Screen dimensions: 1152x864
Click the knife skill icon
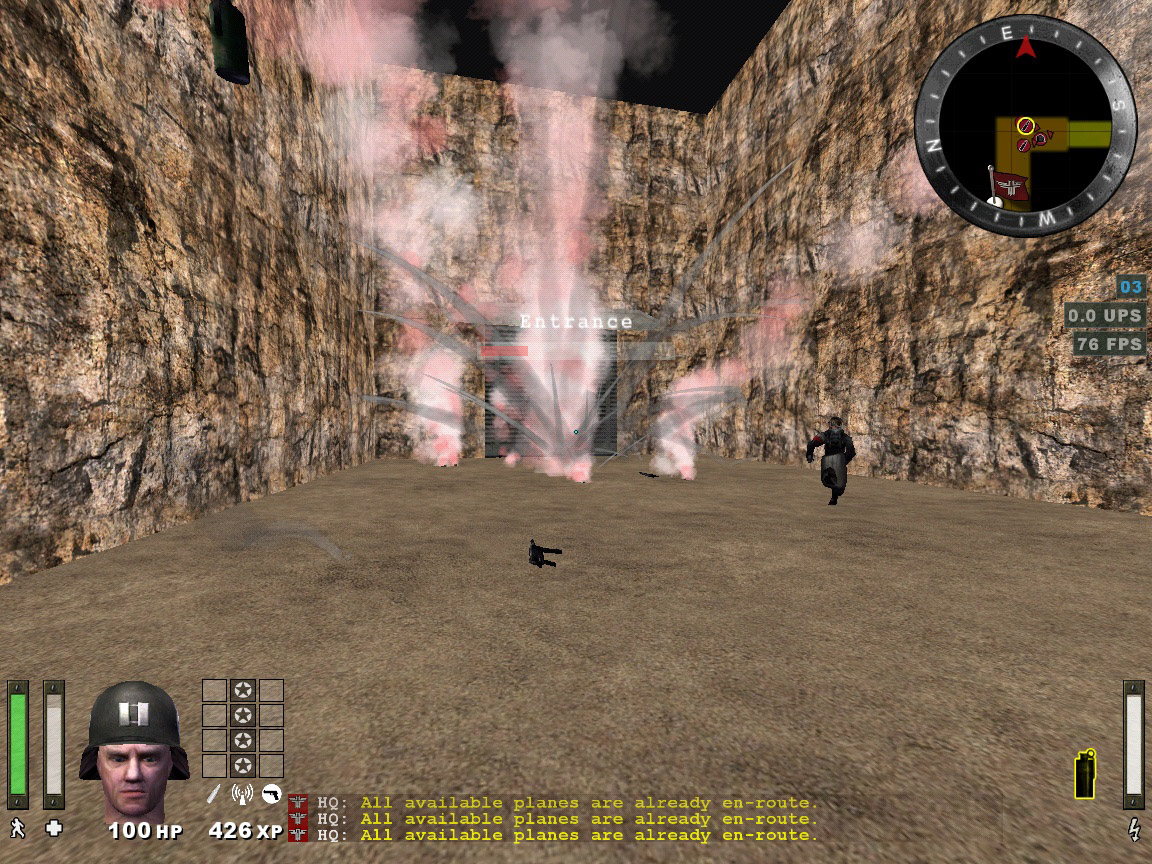coord(213,794)
